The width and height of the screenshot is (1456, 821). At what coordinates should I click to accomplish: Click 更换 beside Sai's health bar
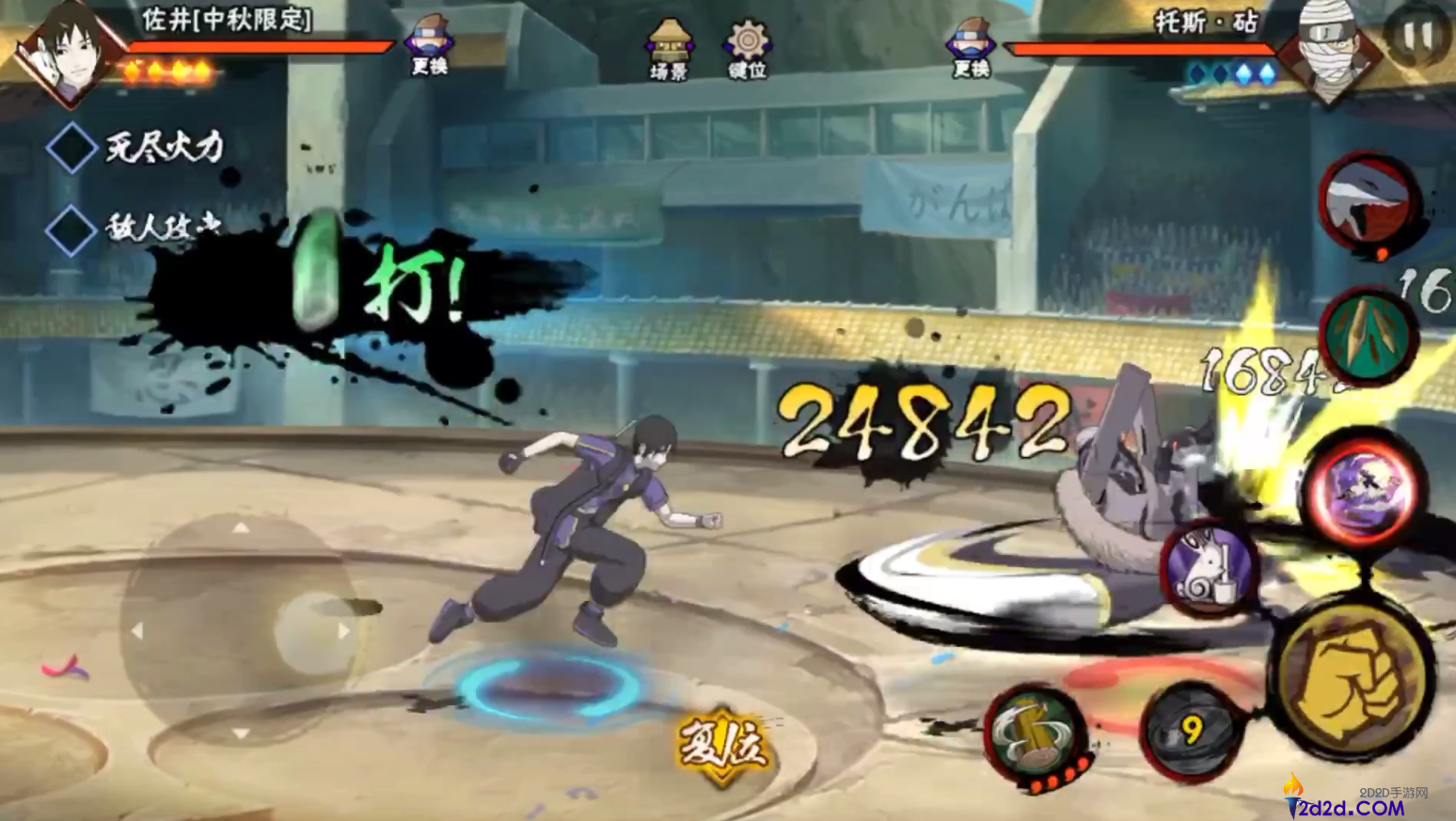click(429, 46)
